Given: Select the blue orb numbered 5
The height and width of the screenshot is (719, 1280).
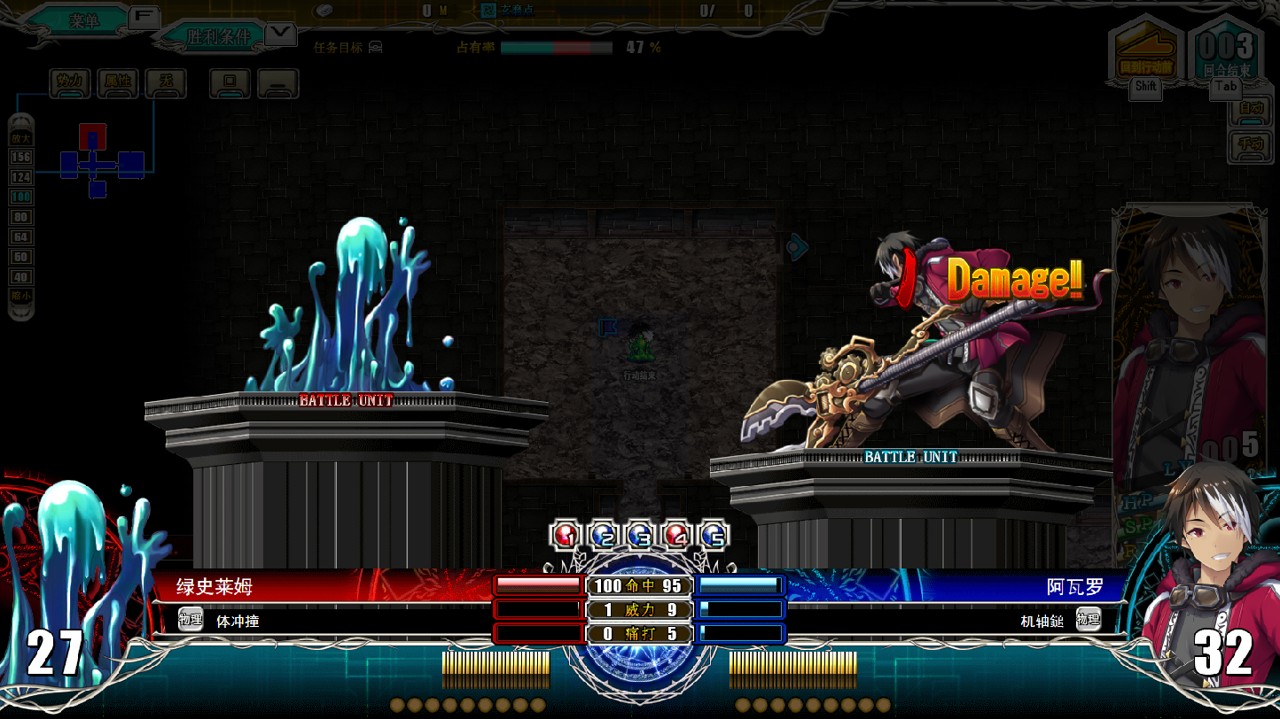Looking at the screenshot, I should 713,535.
